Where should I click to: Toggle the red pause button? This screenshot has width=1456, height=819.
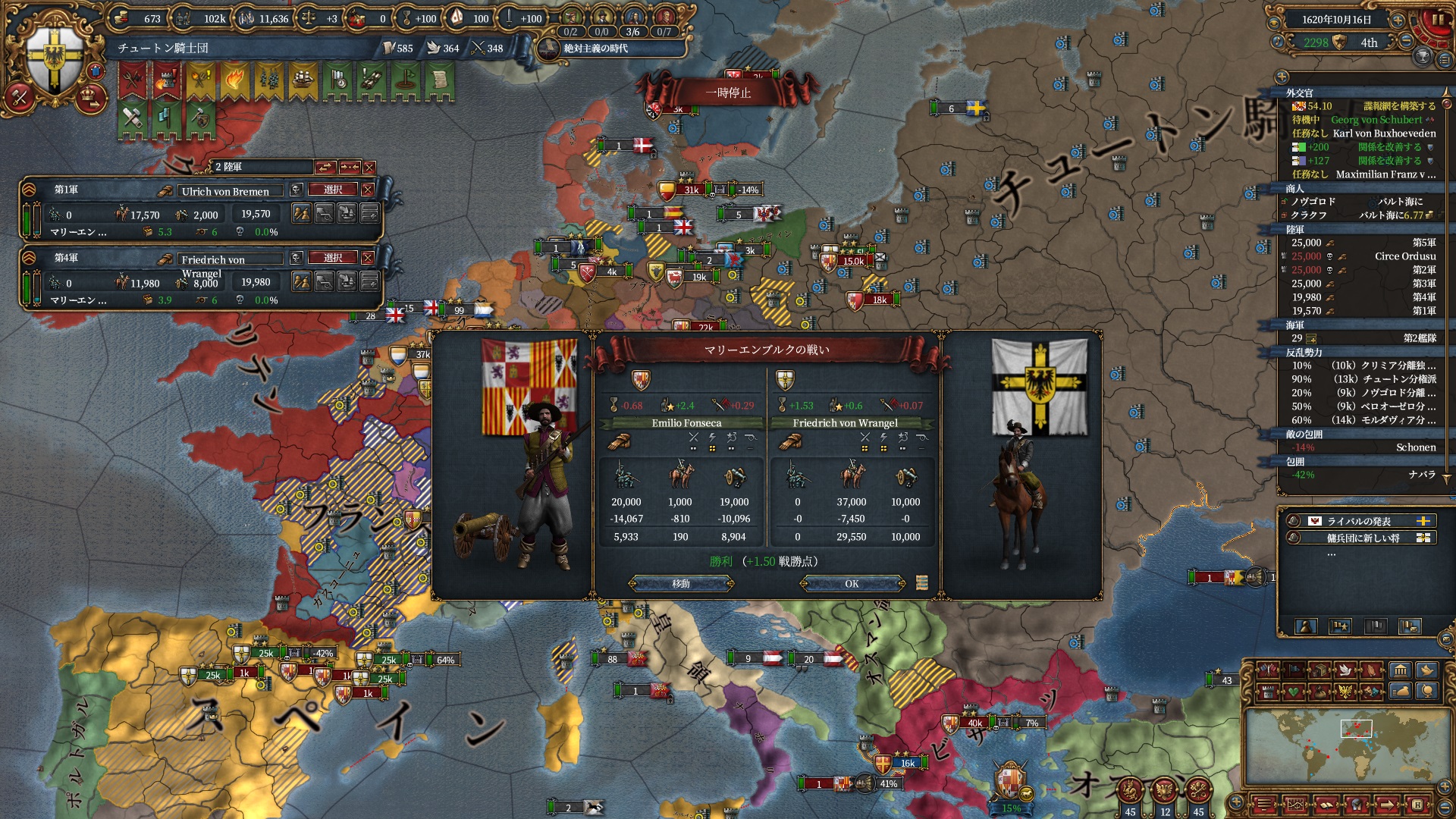[1438, 20]
